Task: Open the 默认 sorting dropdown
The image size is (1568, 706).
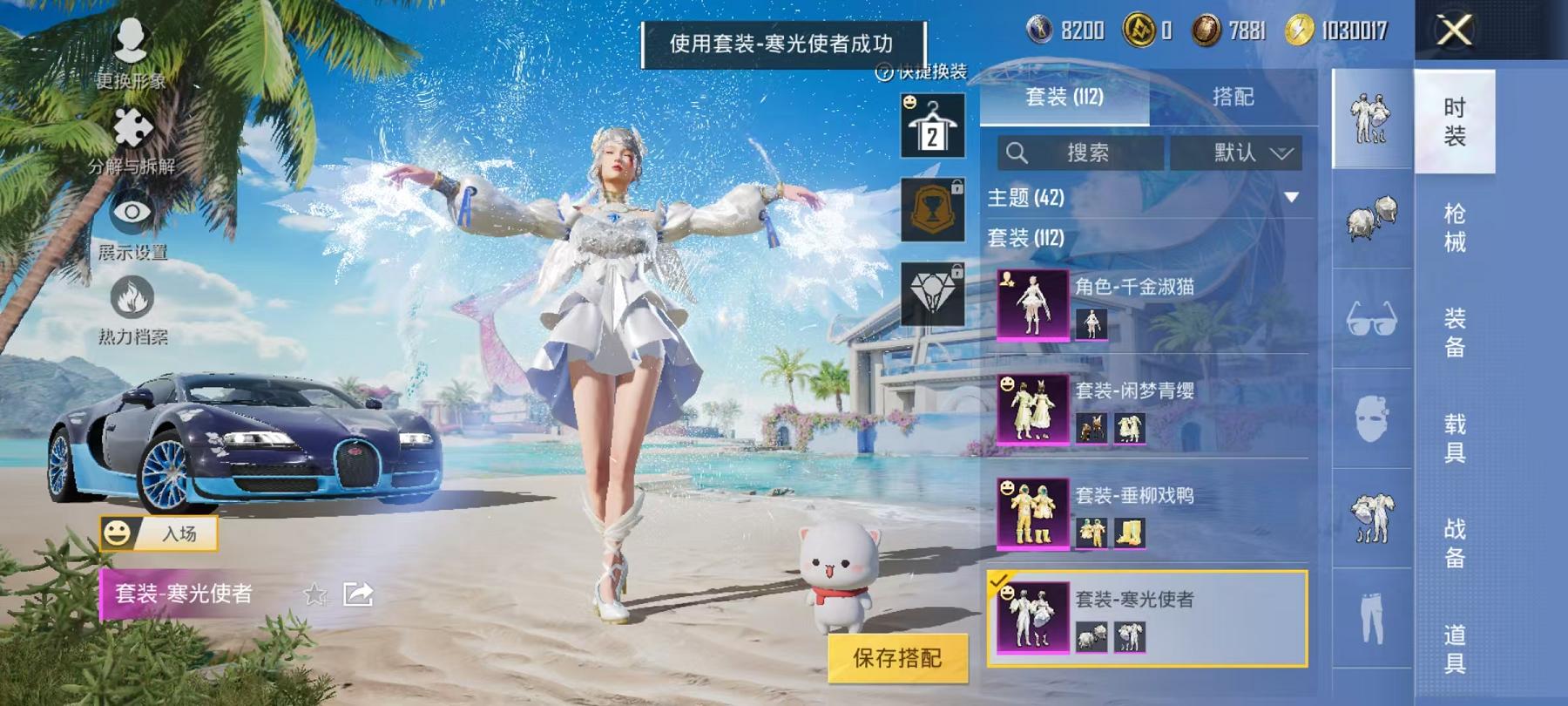Action: click(1237, 152)
